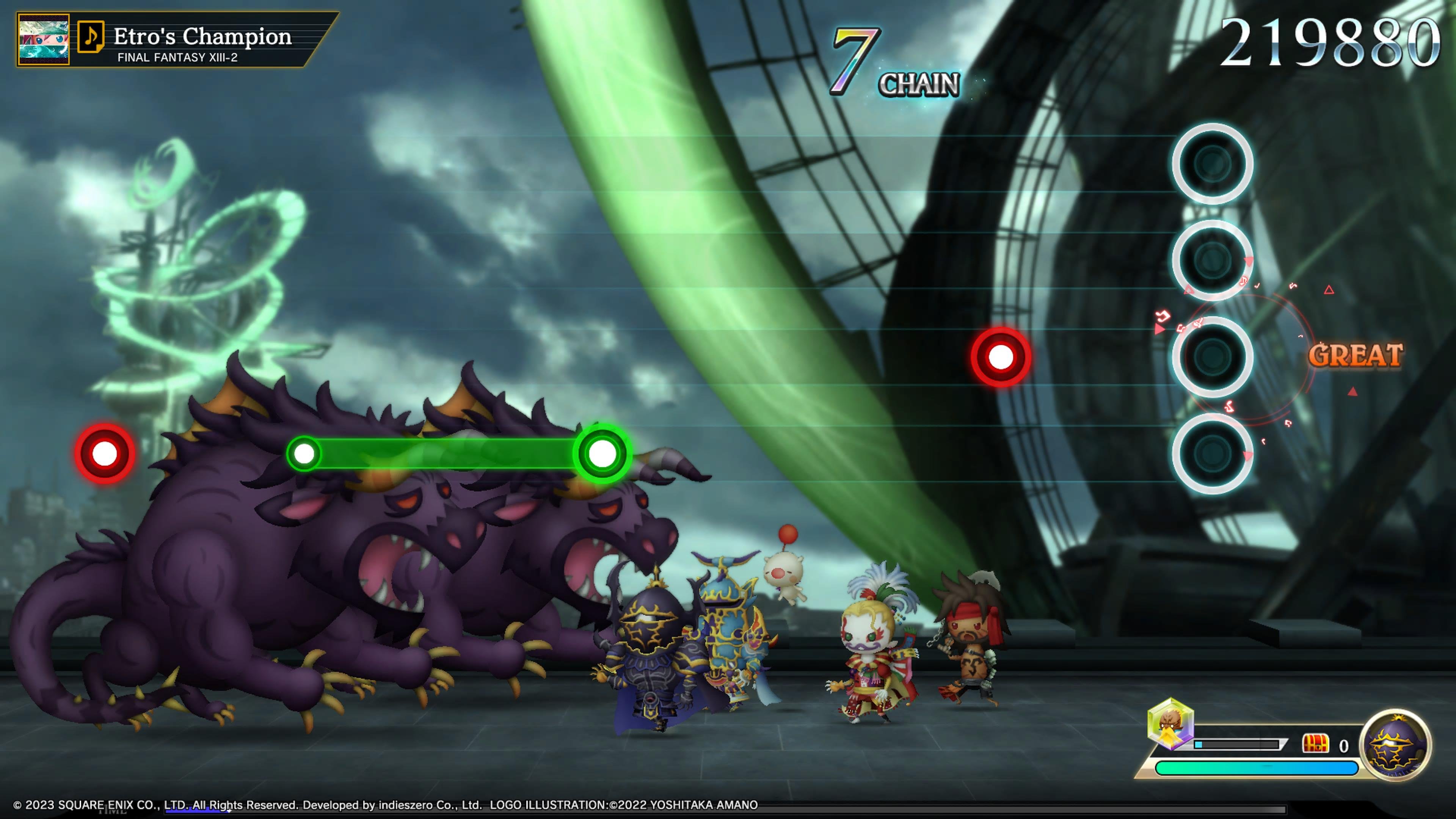Click the dark knight party leader portrait
Viewport: 1456px width, 819px height.
pyautogui.click(x=1395, y=744)
